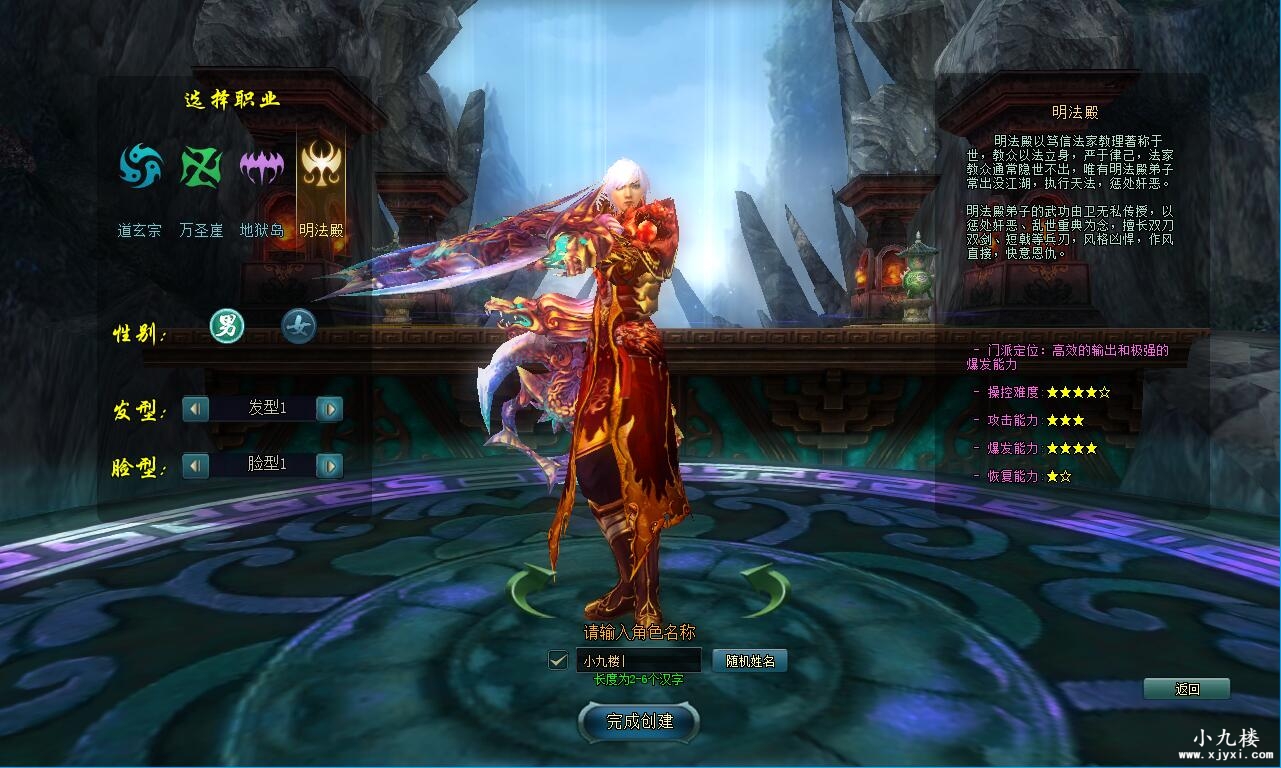
Task: Return with the 返回 button
Action: tap(1187, 688)
